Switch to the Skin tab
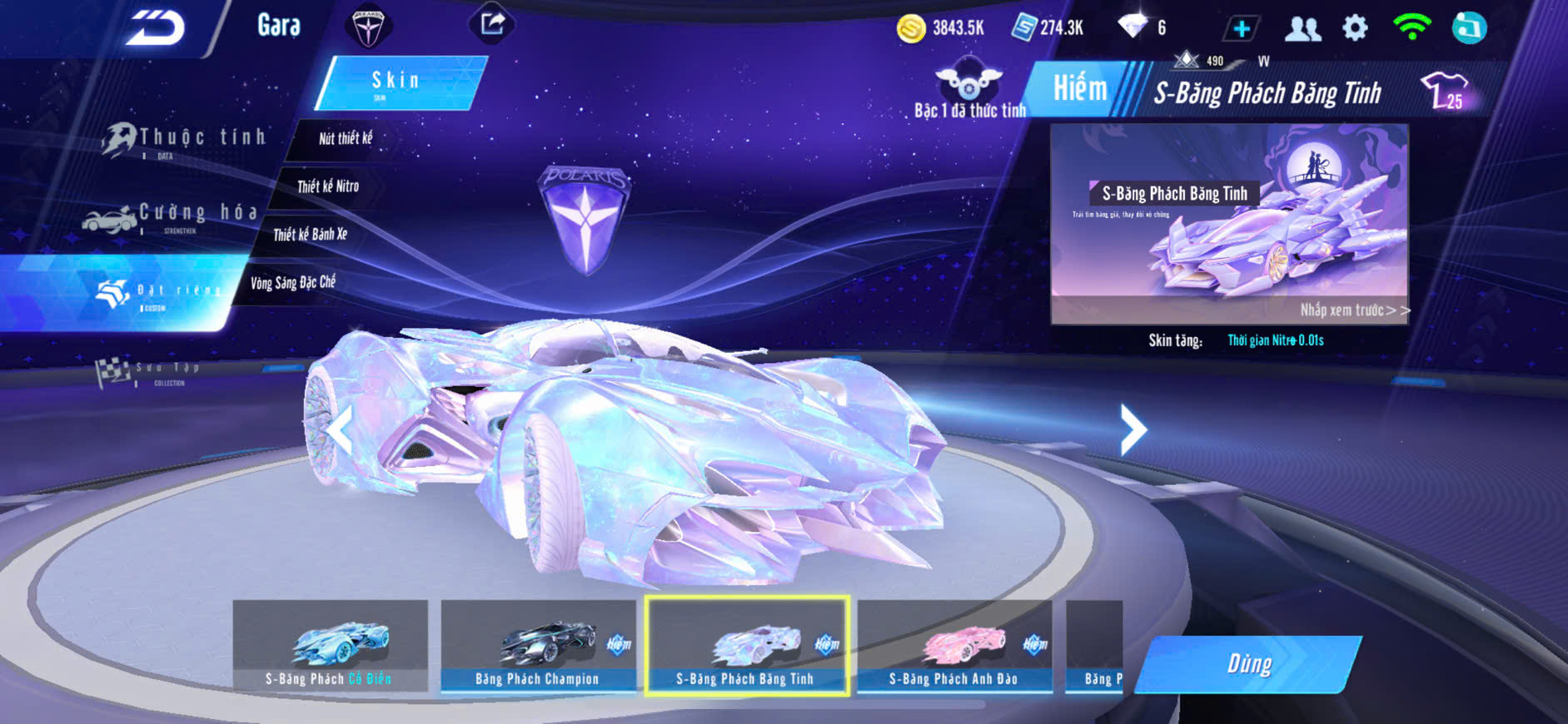 click(400, 82)
